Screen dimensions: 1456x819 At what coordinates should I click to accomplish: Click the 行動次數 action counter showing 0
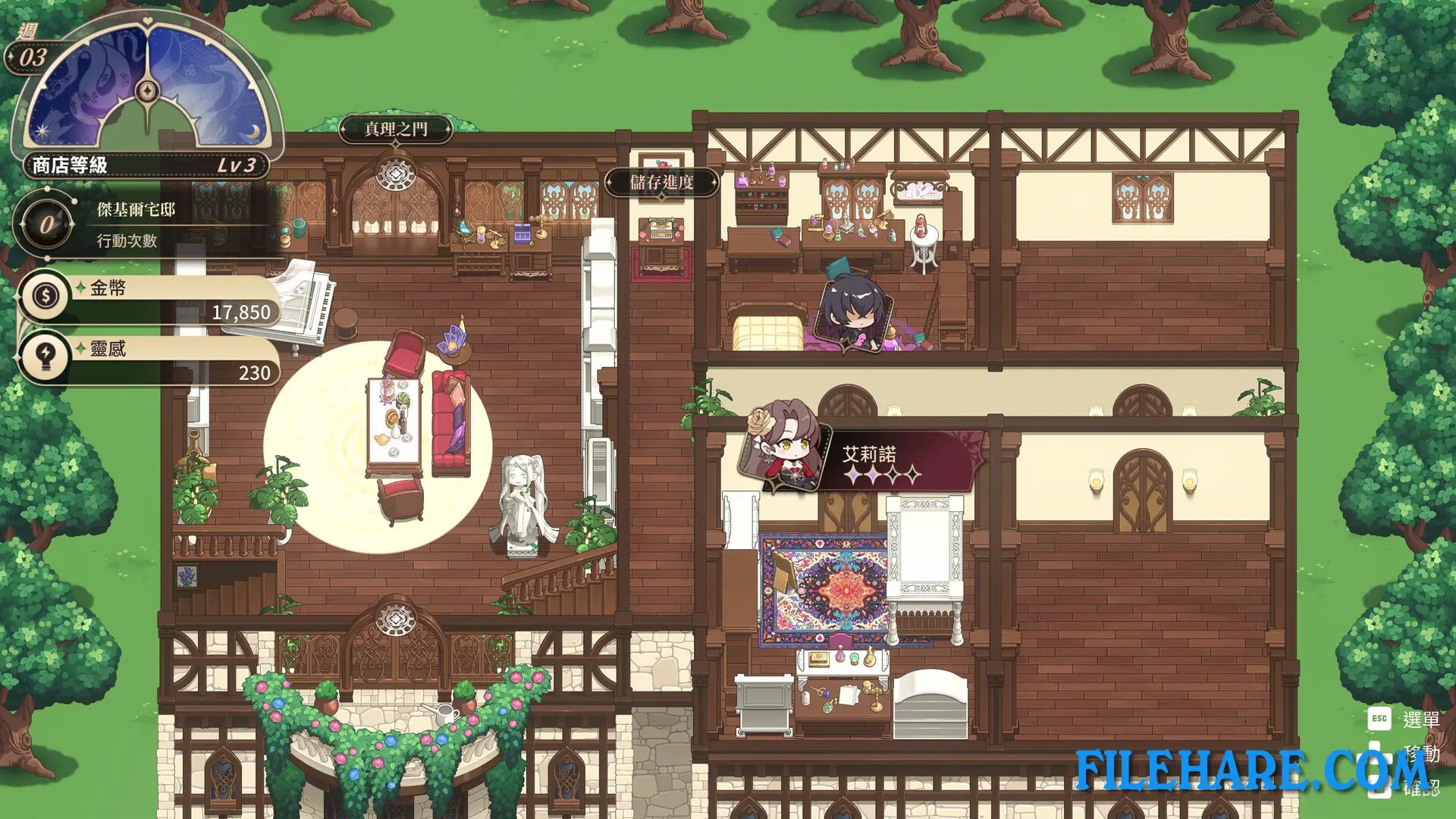pyautogui.click(x=47, y=223)
